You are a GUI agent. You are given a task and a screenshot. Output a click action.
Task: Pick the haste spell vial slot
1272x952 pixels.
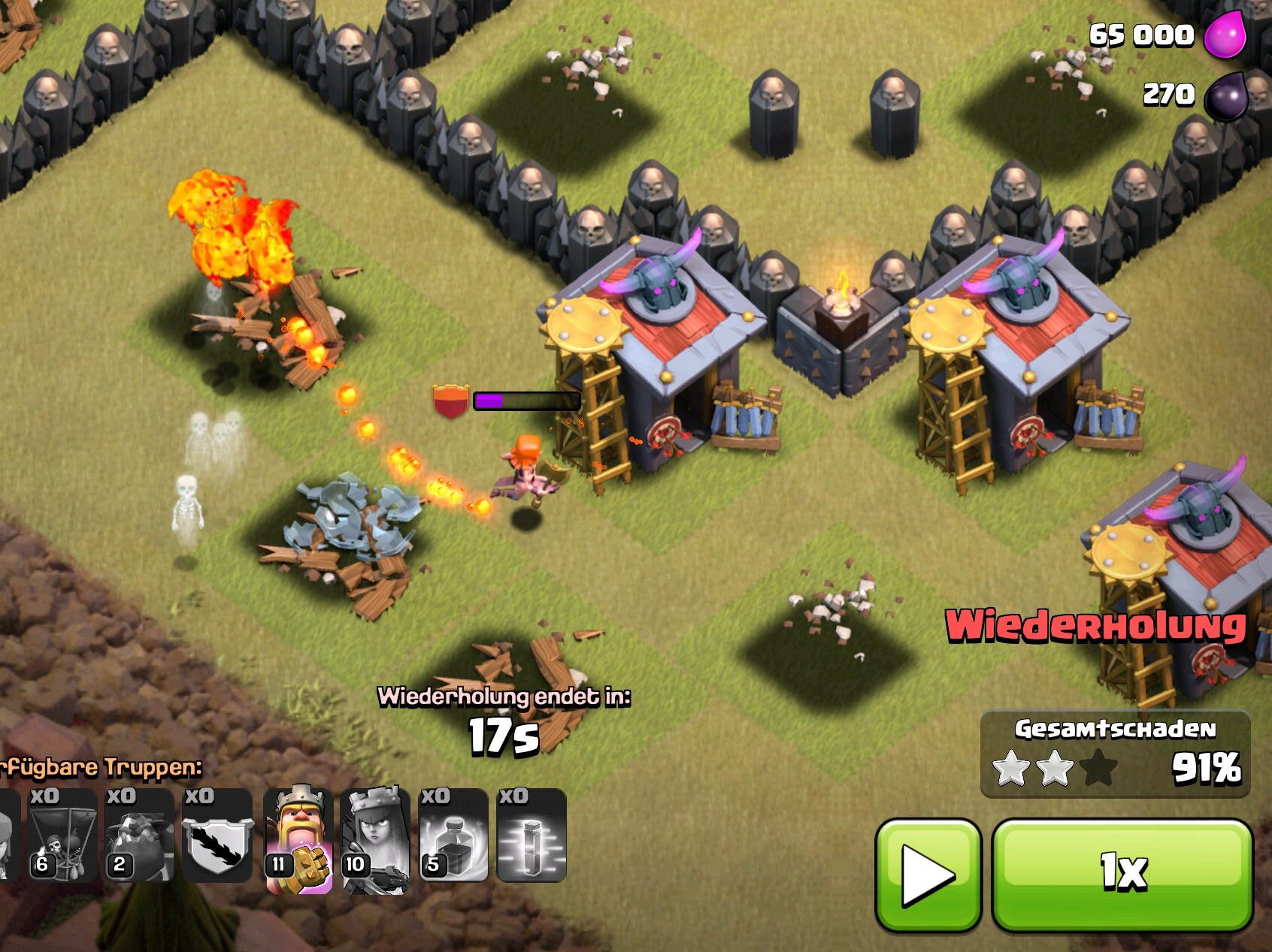pyautogui.click(x=532, y=836)
